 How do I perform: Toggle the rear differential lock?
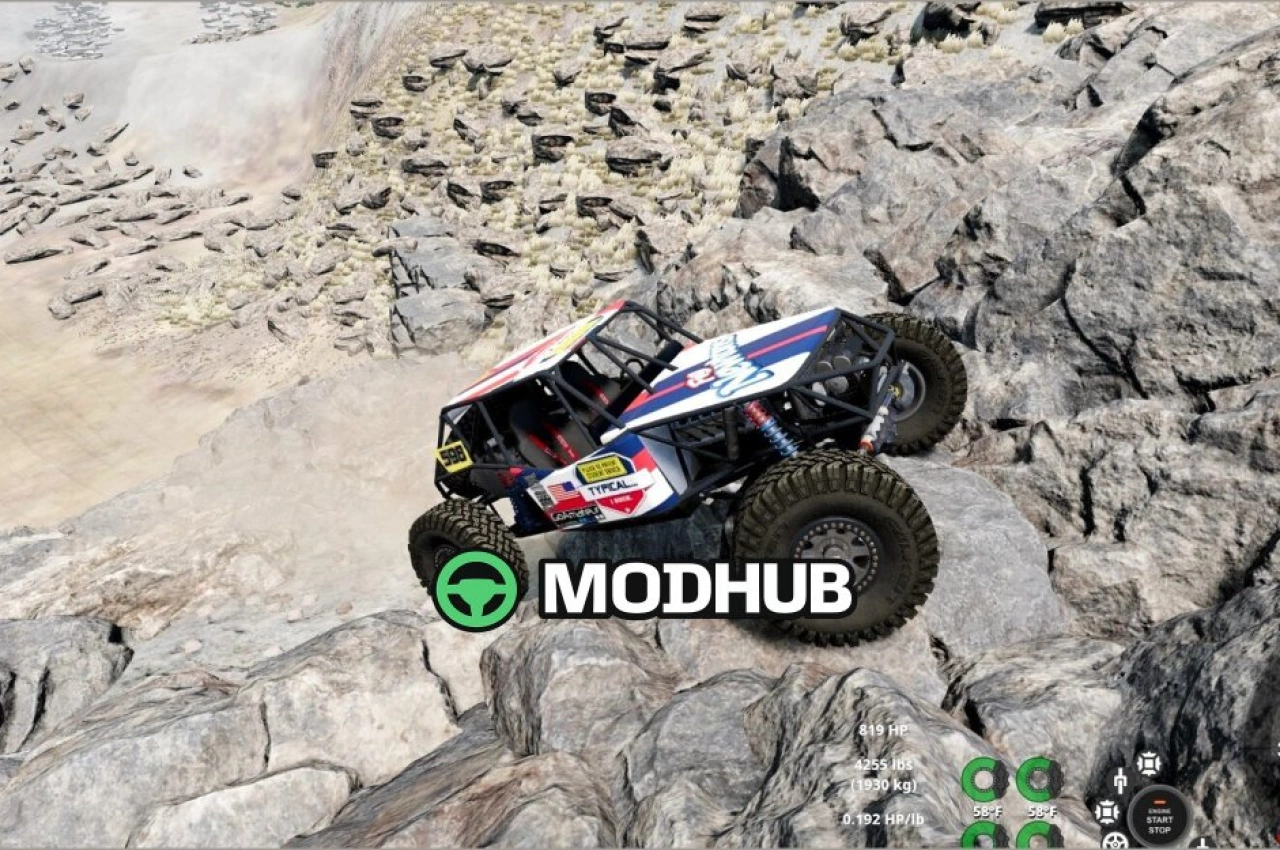pos(1107,811)
